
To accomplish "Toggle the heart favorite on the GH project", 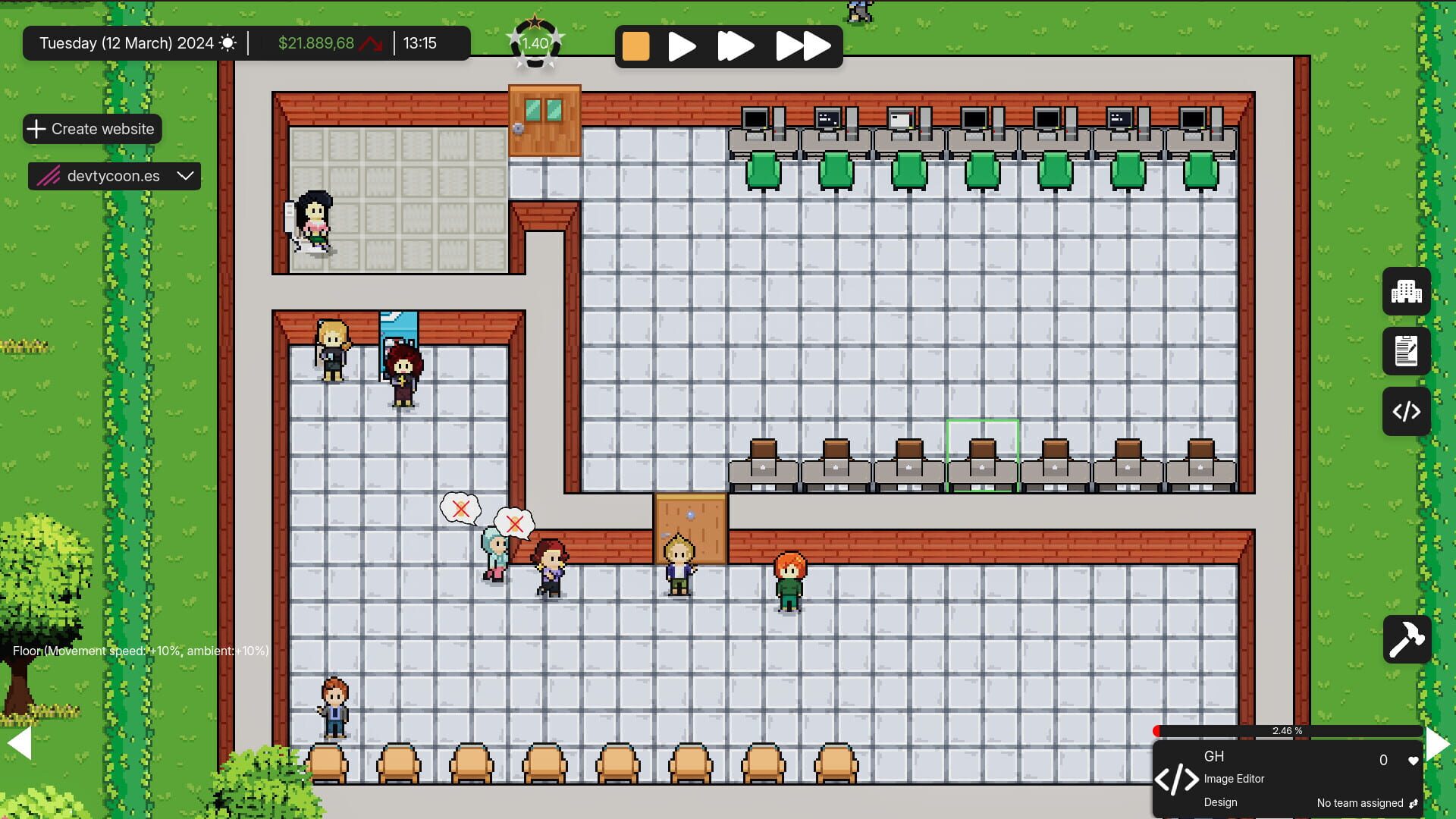I will pos(1414,760).
